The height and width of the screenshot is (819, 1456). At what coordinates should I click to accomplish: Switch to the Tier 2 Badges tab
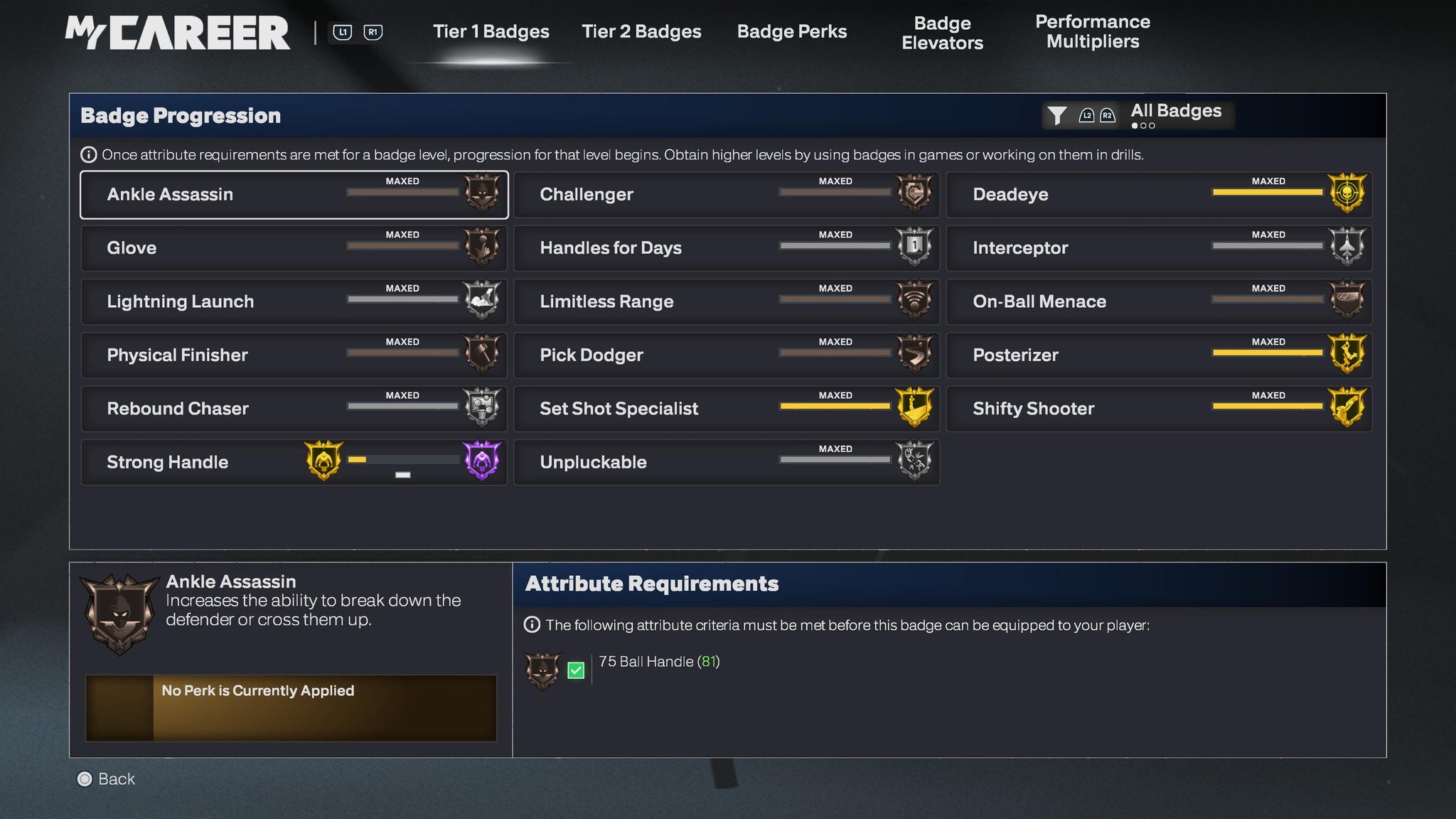pyautogui.click(x=641, y=32)
